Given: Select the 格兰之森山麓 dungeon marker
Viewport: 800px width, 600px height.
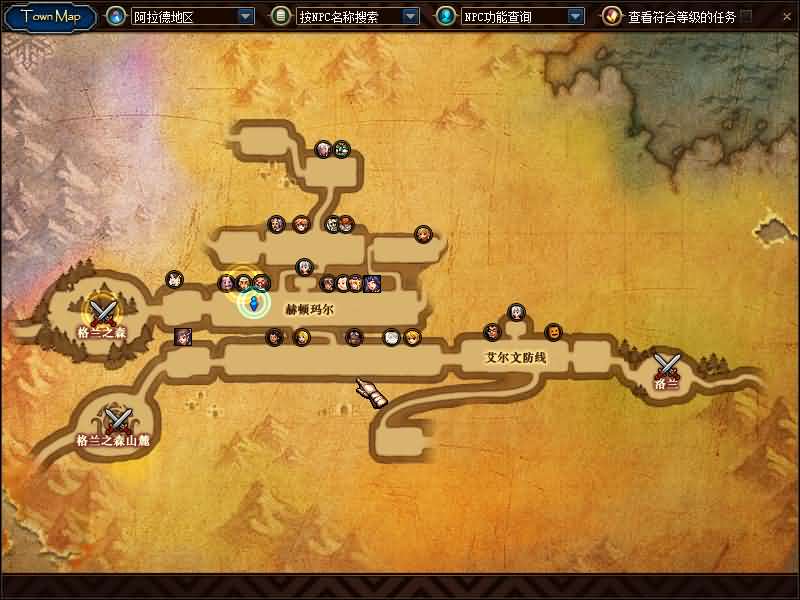Looking at the screenshot, I should click(x=118, y=420).
